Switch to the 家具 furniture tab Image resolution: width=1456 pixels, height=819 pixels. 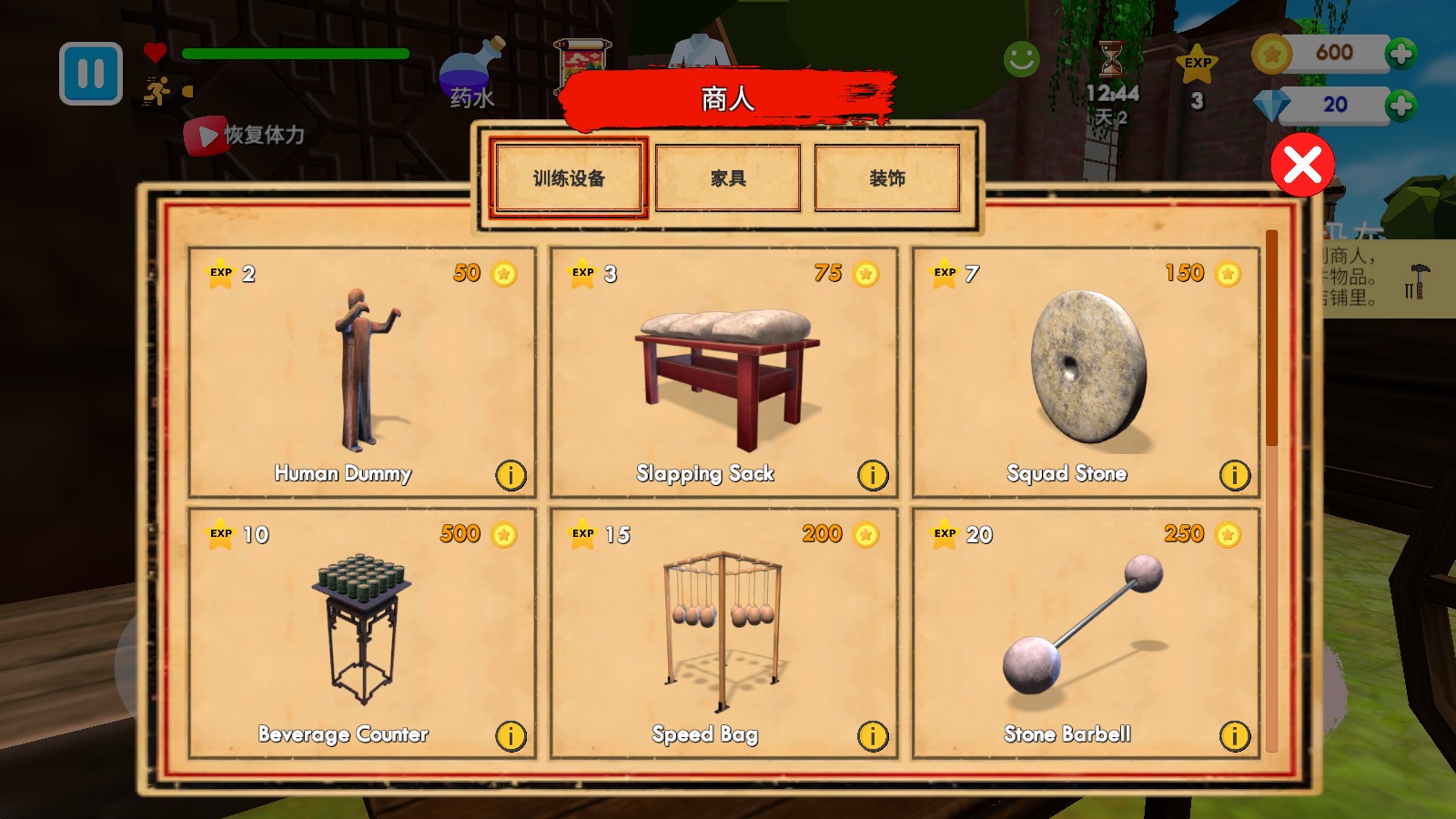tap(727, 177)
